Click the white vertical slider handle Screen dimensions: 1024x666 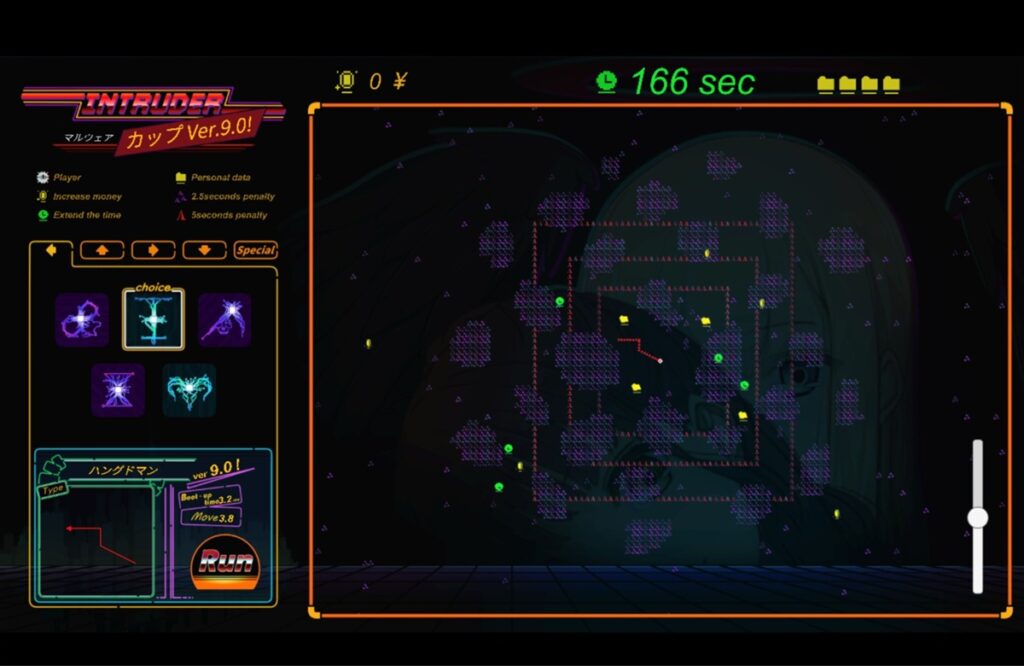(978, 517)
